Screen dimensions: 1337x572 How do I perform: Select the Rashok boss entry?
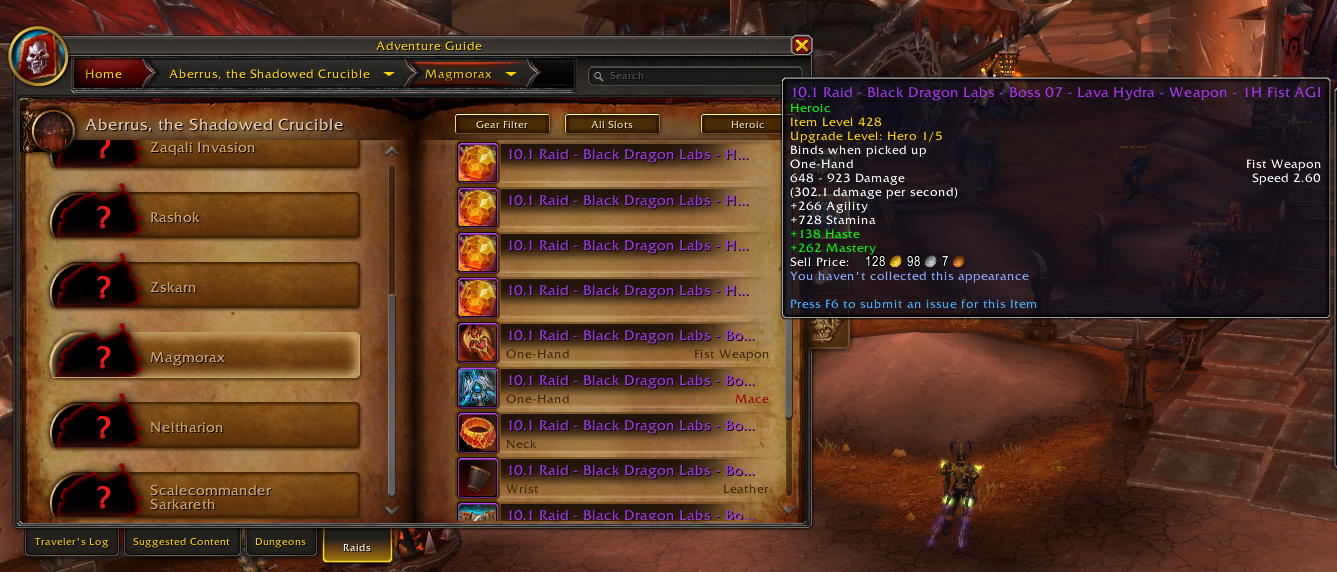pos(205,217)
